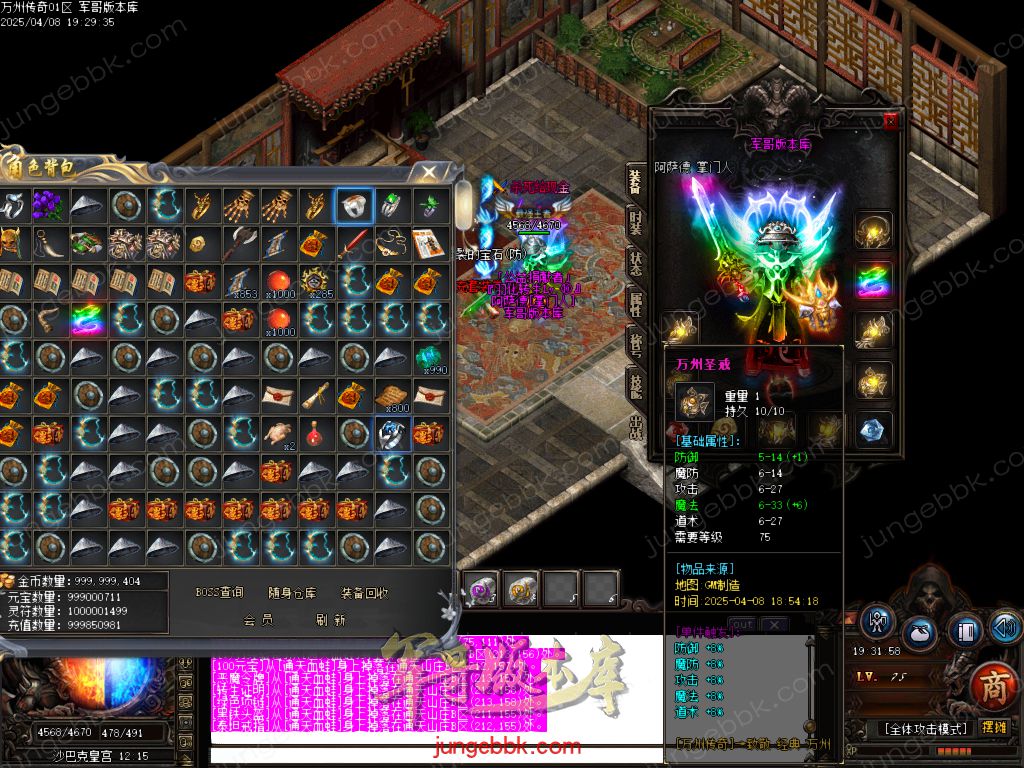Screen dimensions: 1024x768
Task: Select the roast chicken item stack
Action: (x=276, y=433)
